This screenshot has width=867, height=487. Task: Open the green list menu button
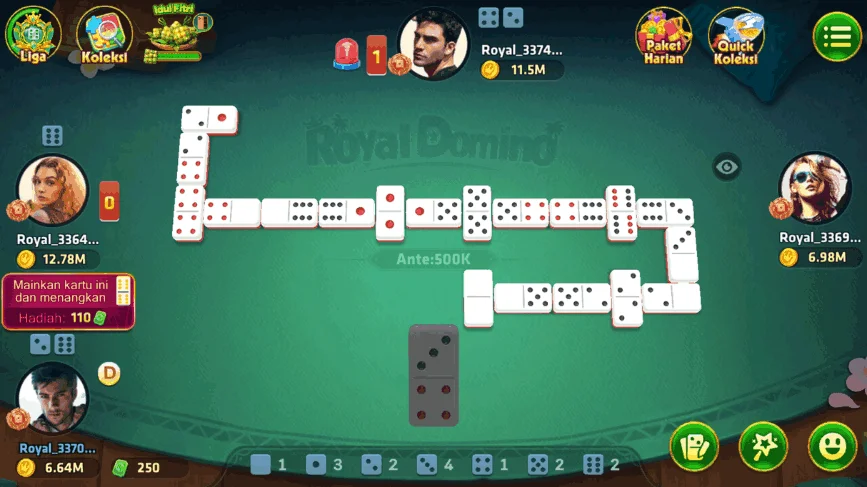[836, 37]
